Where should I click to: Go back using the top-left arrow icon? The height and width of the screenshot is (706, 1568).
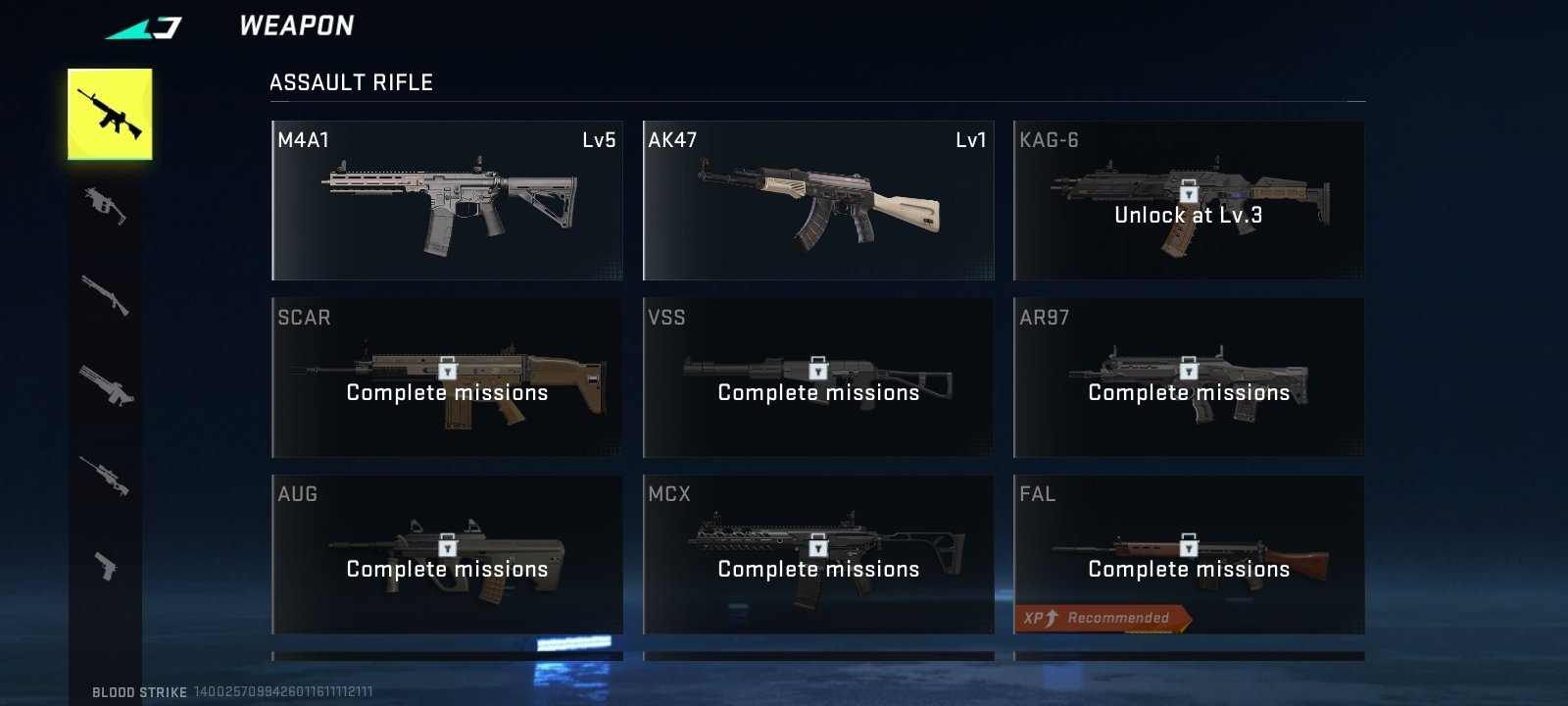pos(144,27)
